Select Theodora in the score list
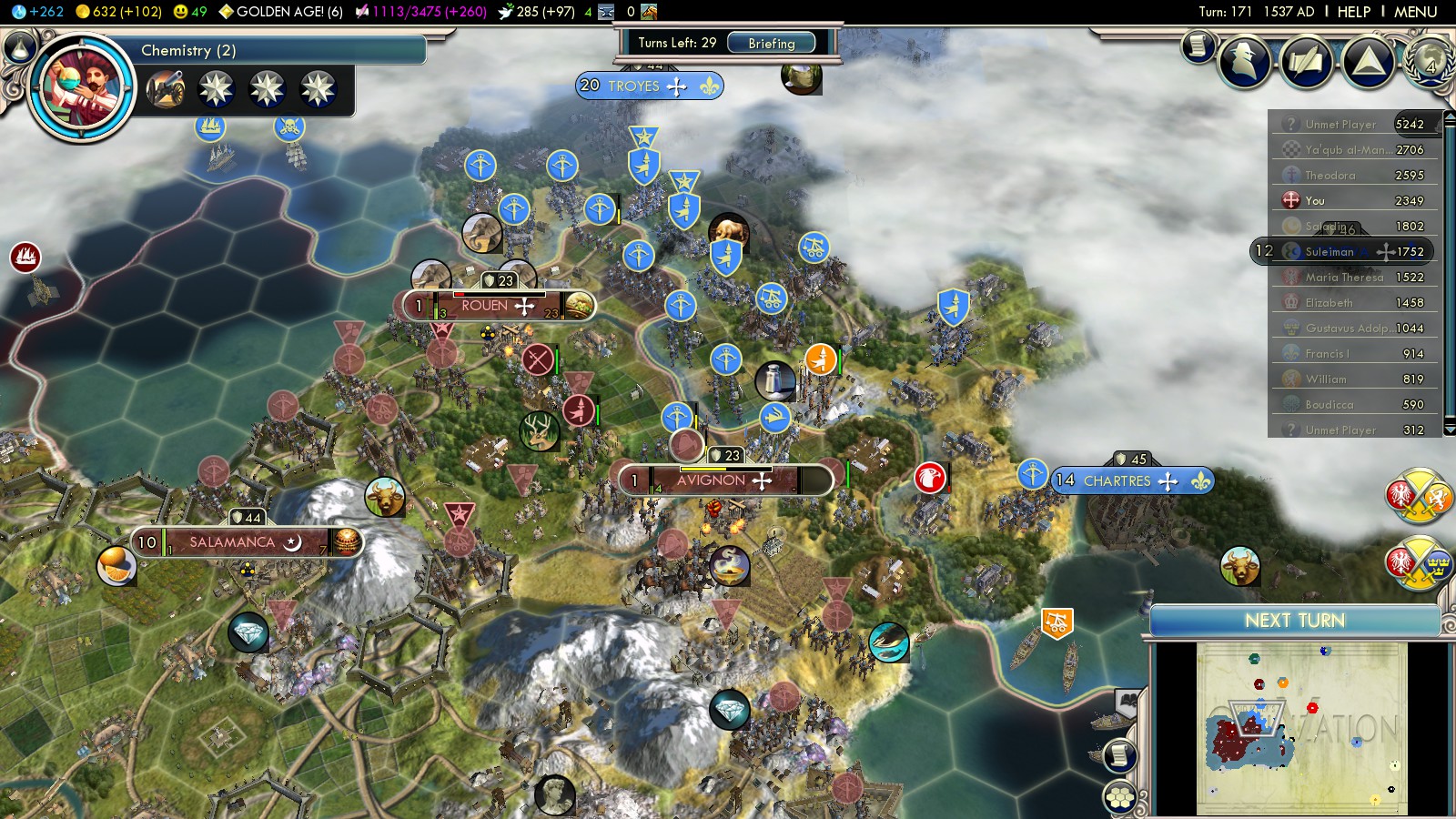1456x819 pixels. tap(1330, 175)
